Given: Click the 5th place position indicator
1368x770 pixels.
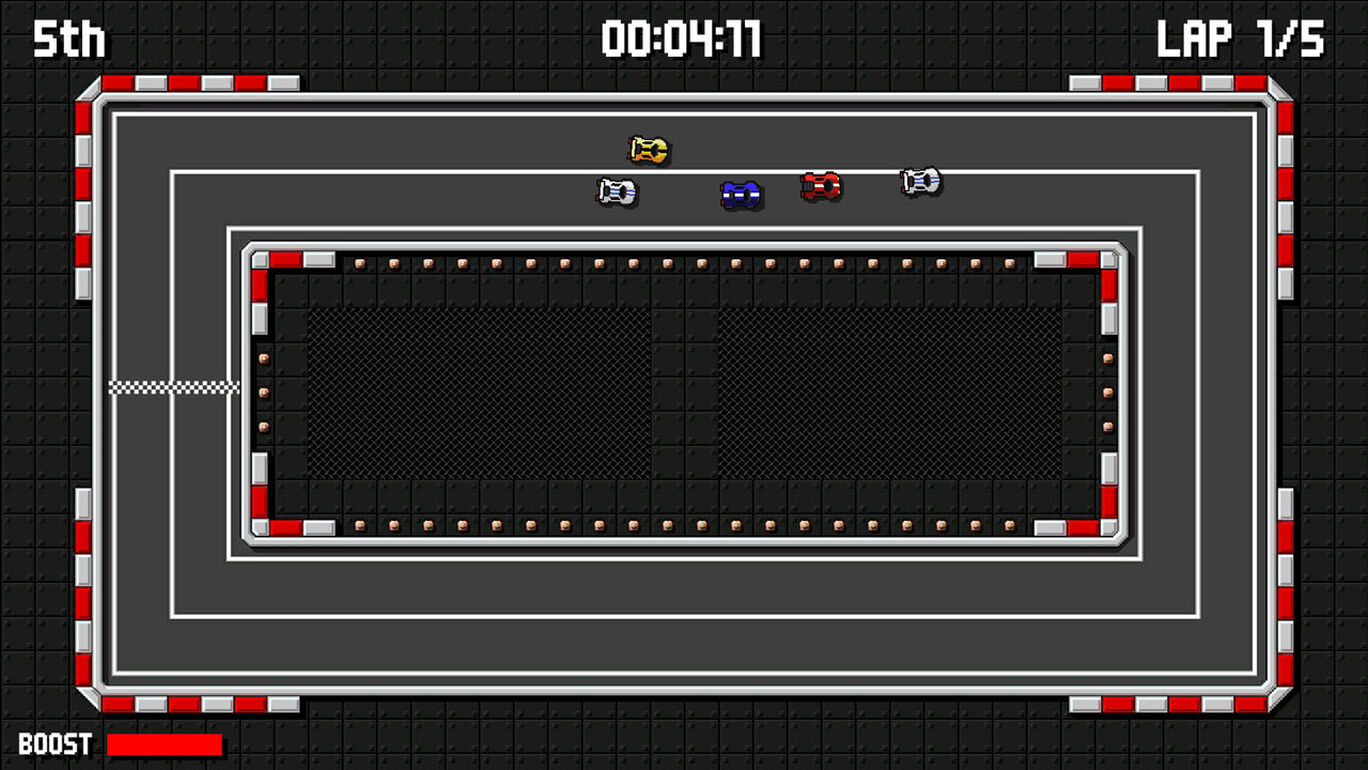Looking at the screenshot, I should 70,38.
